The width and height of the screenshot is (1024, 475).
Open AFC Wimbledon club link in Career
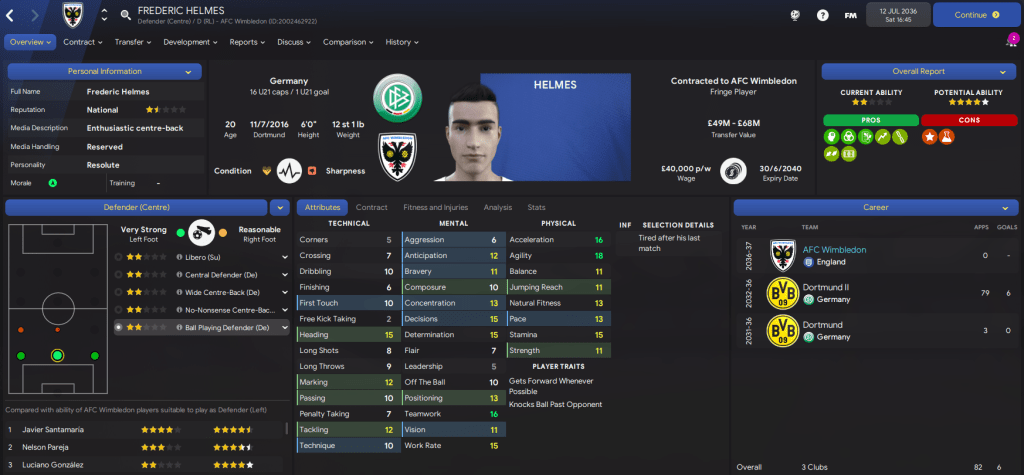[x=834, y=249]
